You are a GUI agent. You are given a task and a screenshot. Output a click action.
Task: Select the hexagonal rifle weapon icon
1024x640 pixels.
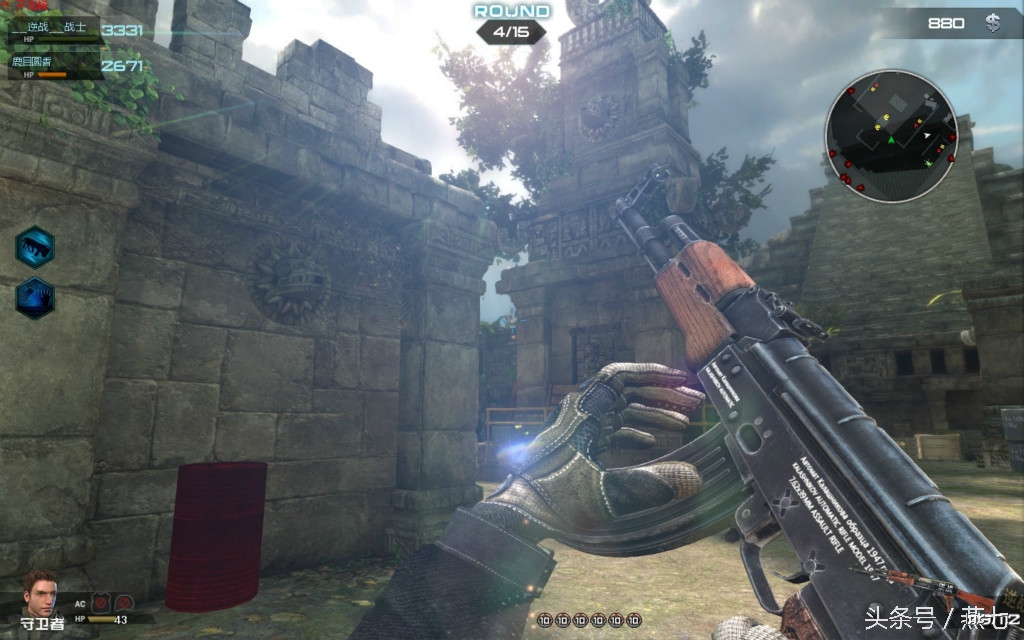[35, 247]
